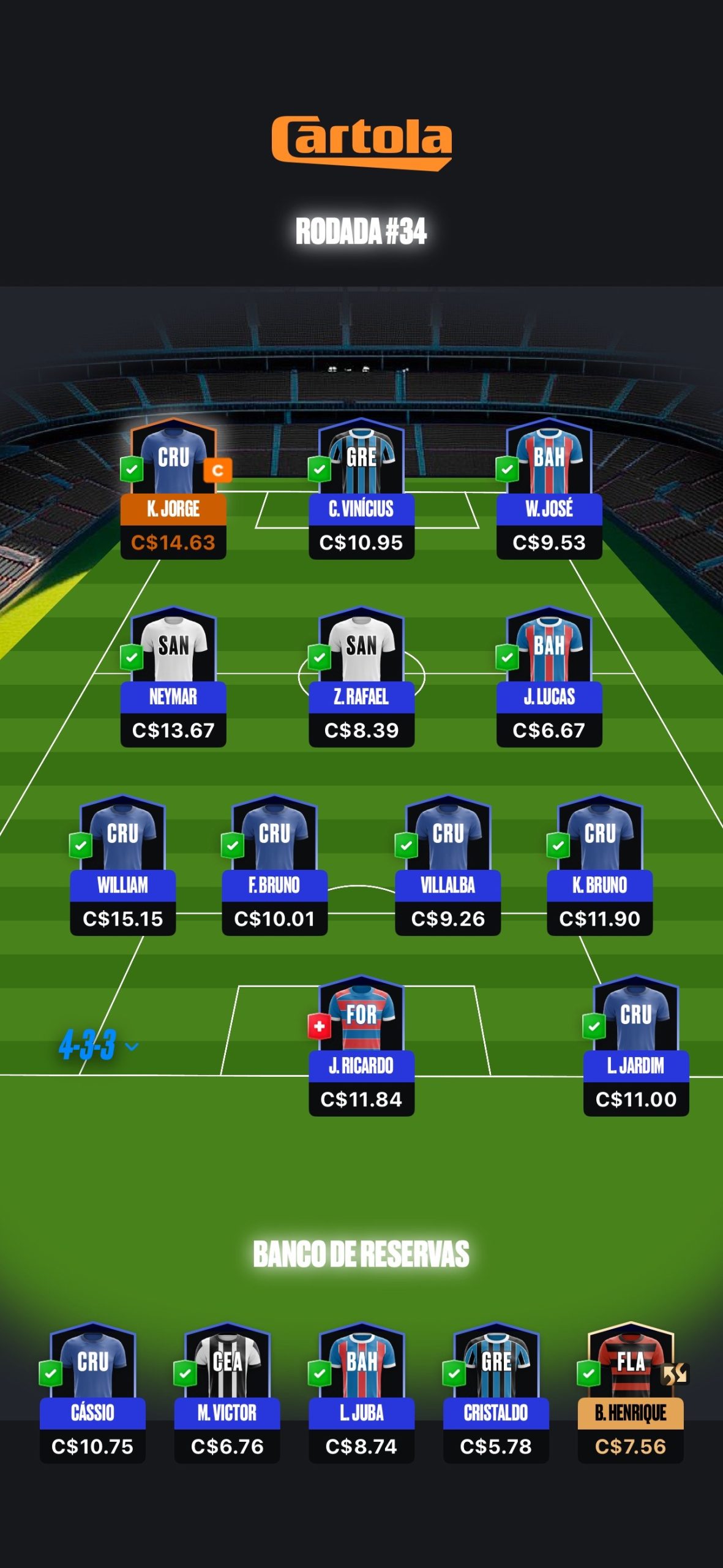
Task: Select Neymar's midfielder card
Action: (x=173, y=678)
